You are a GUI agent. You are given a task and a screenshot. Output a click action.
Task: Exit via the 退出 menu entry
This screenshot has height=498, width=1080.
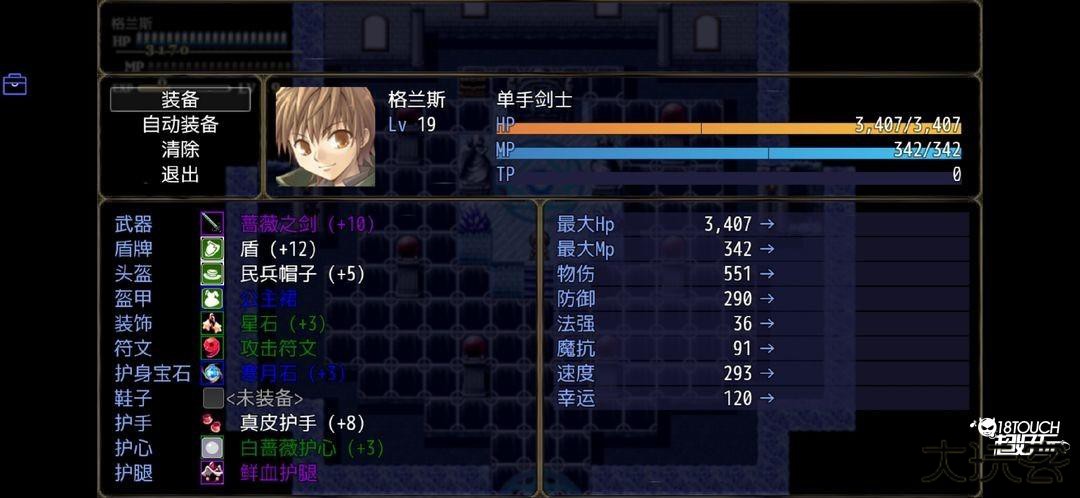(x=180, y=175)
